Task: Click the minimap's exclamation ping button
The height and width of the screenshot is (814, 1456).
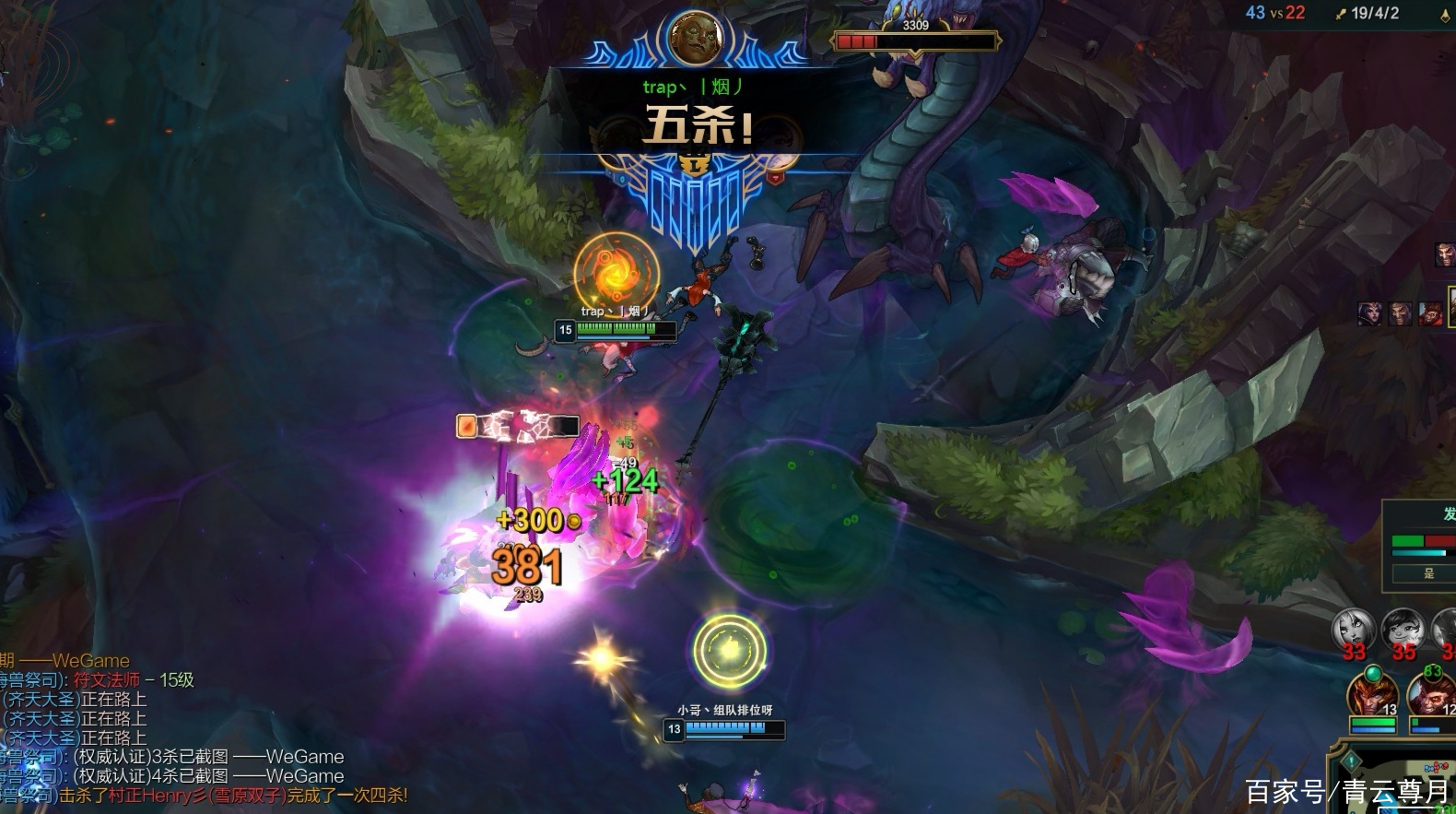Action: [1351, 761]
